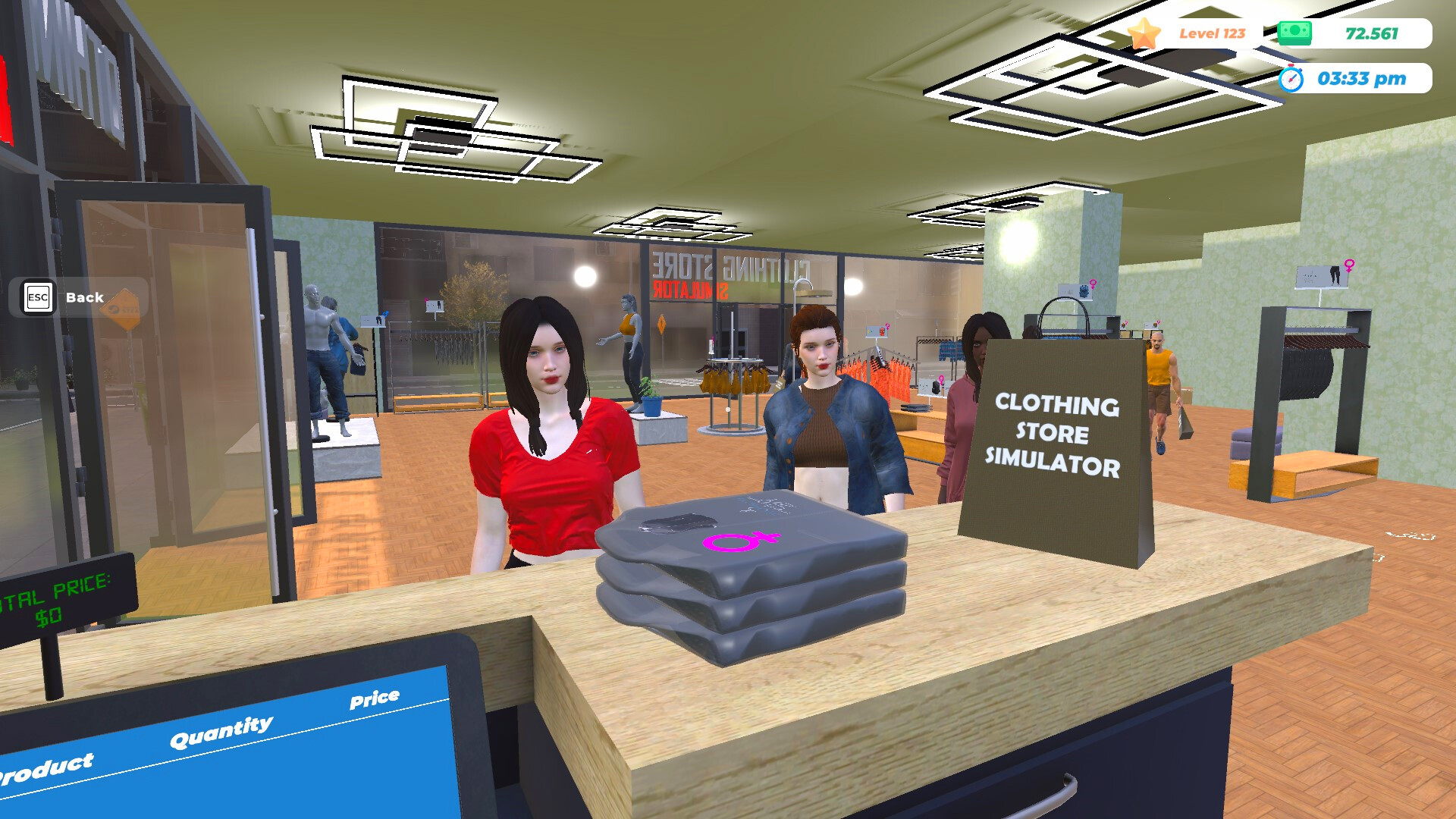Click the green money bill icon
Image resolution: width=1456 pixels, height=819 pixels.
tap(1294, 32)
